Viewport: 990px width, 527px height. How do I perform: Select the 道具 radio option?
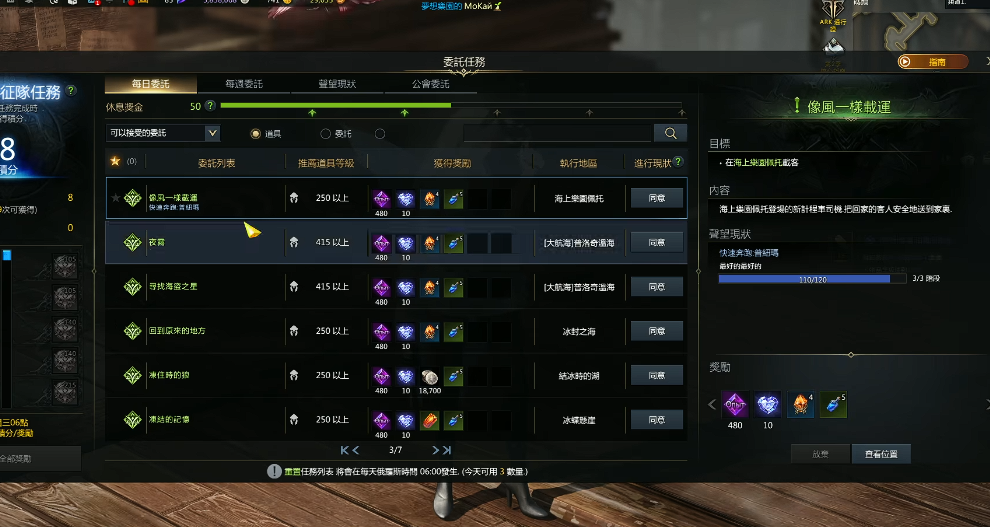pos(256,133)
